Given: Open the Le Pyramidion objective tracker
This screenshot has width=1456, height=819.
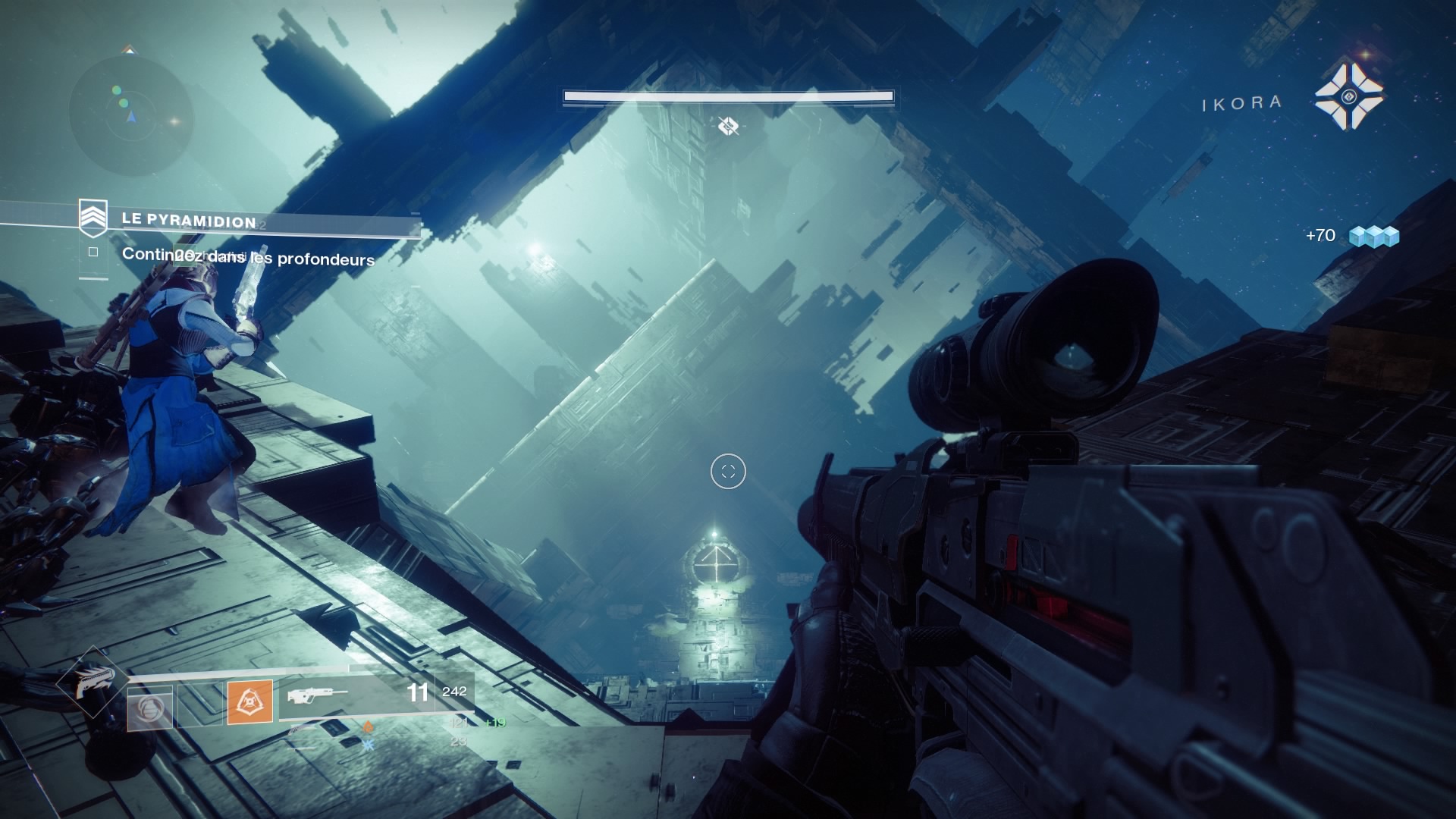Looking at the screenshot, I should pos(189,221).
